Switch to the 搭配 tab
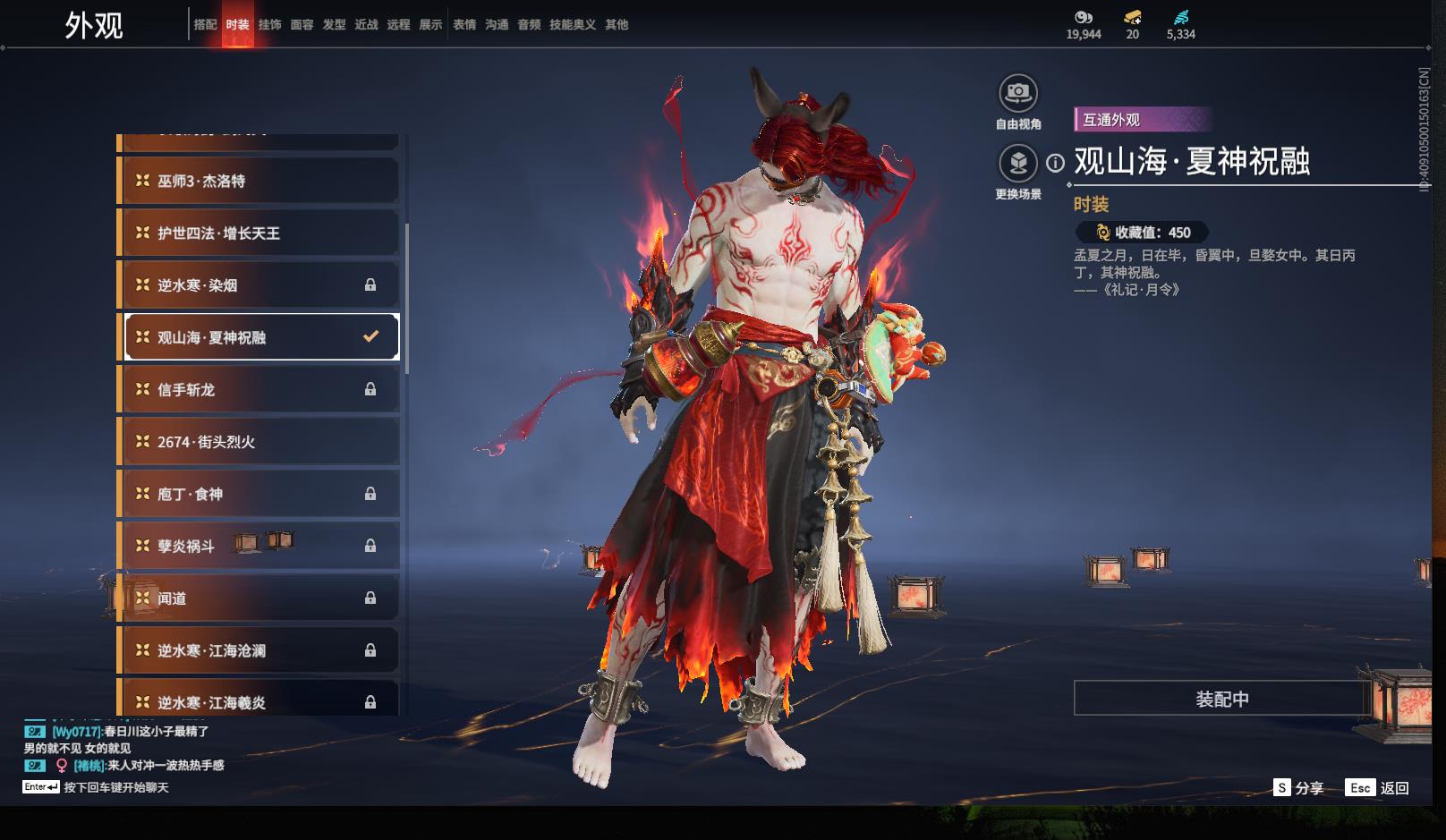 [205, 25]
